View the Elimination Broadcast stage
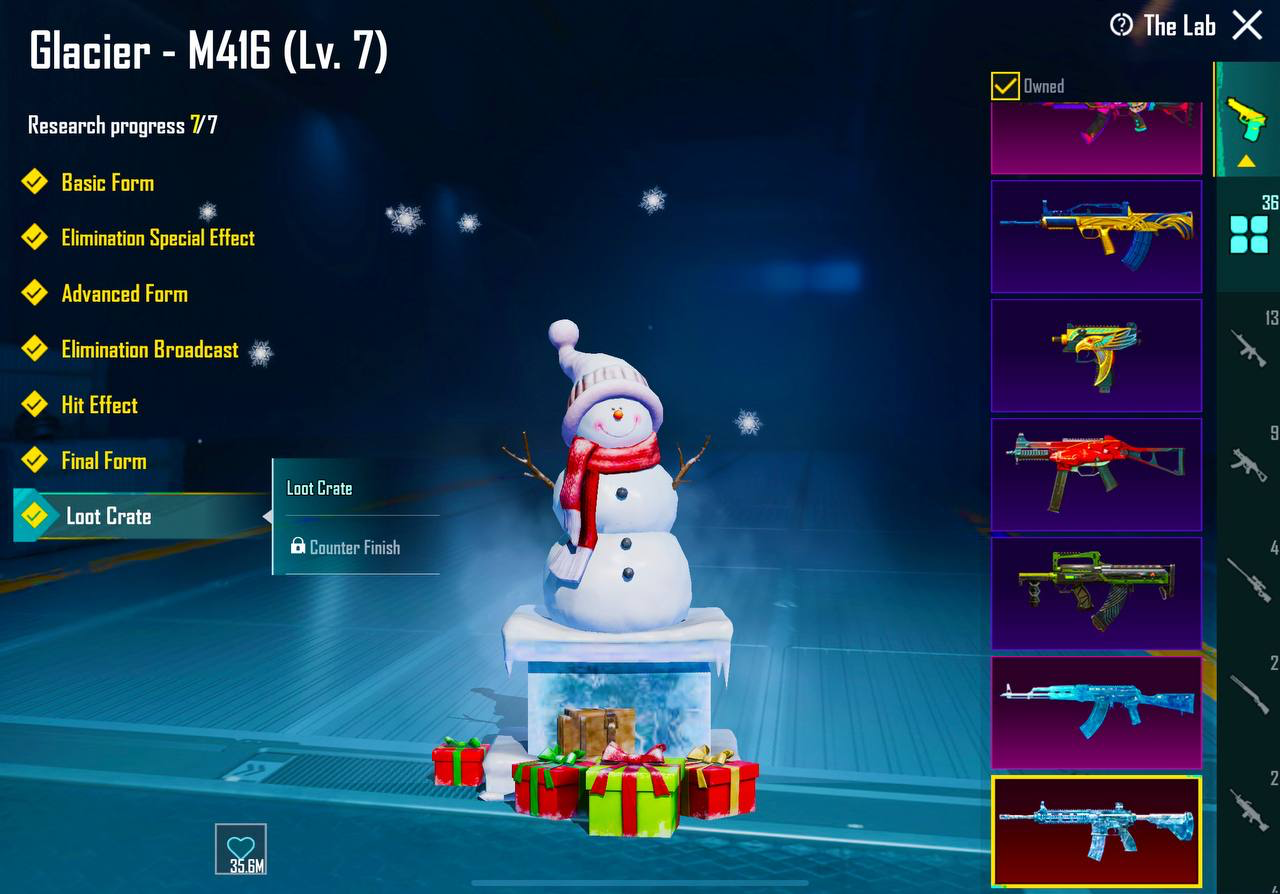 pos(149,350)
